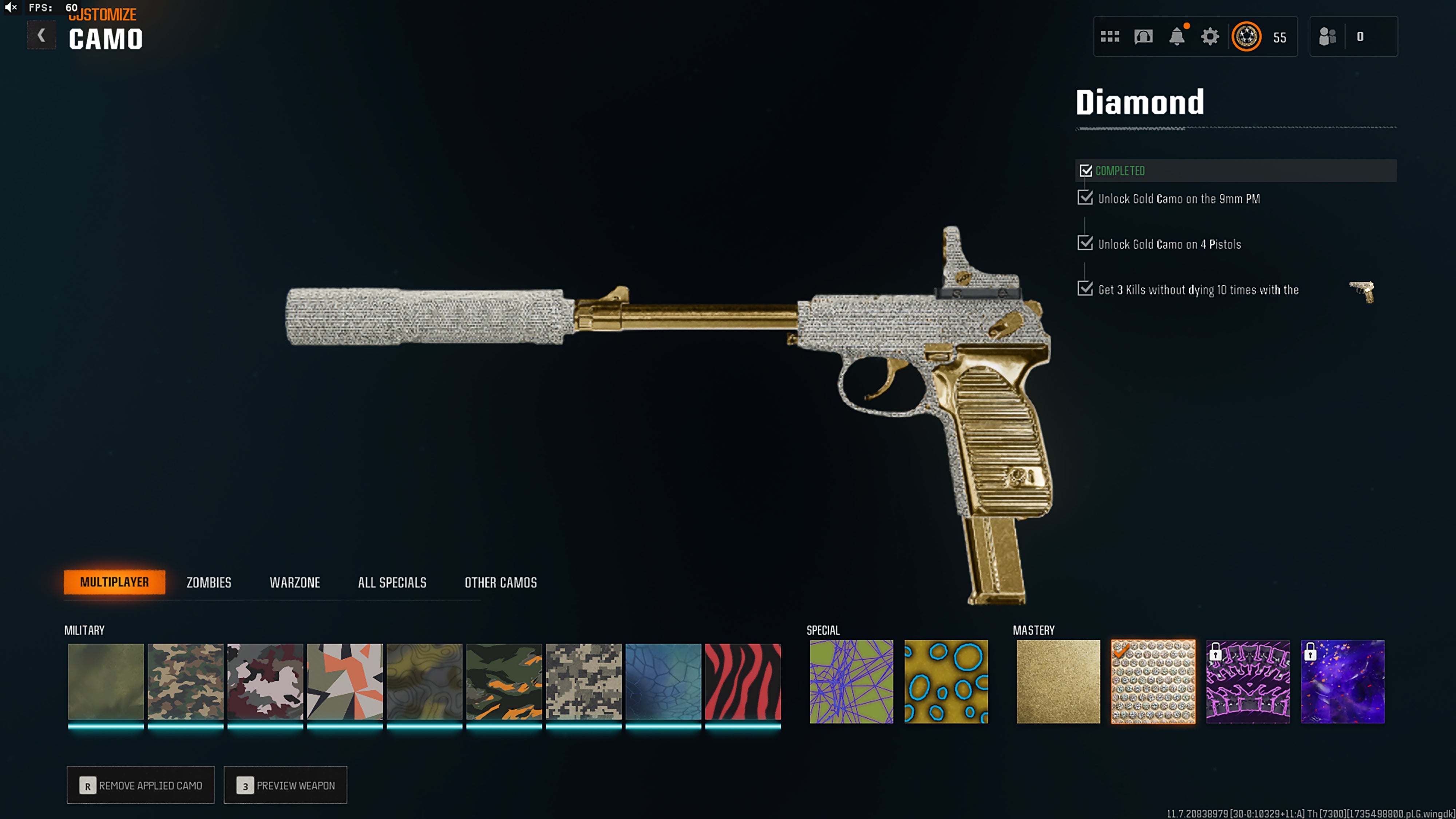This screenshot has width=1456, height=819.
Task: Select the woodland camouflage swatch
Action: (185, 681)
